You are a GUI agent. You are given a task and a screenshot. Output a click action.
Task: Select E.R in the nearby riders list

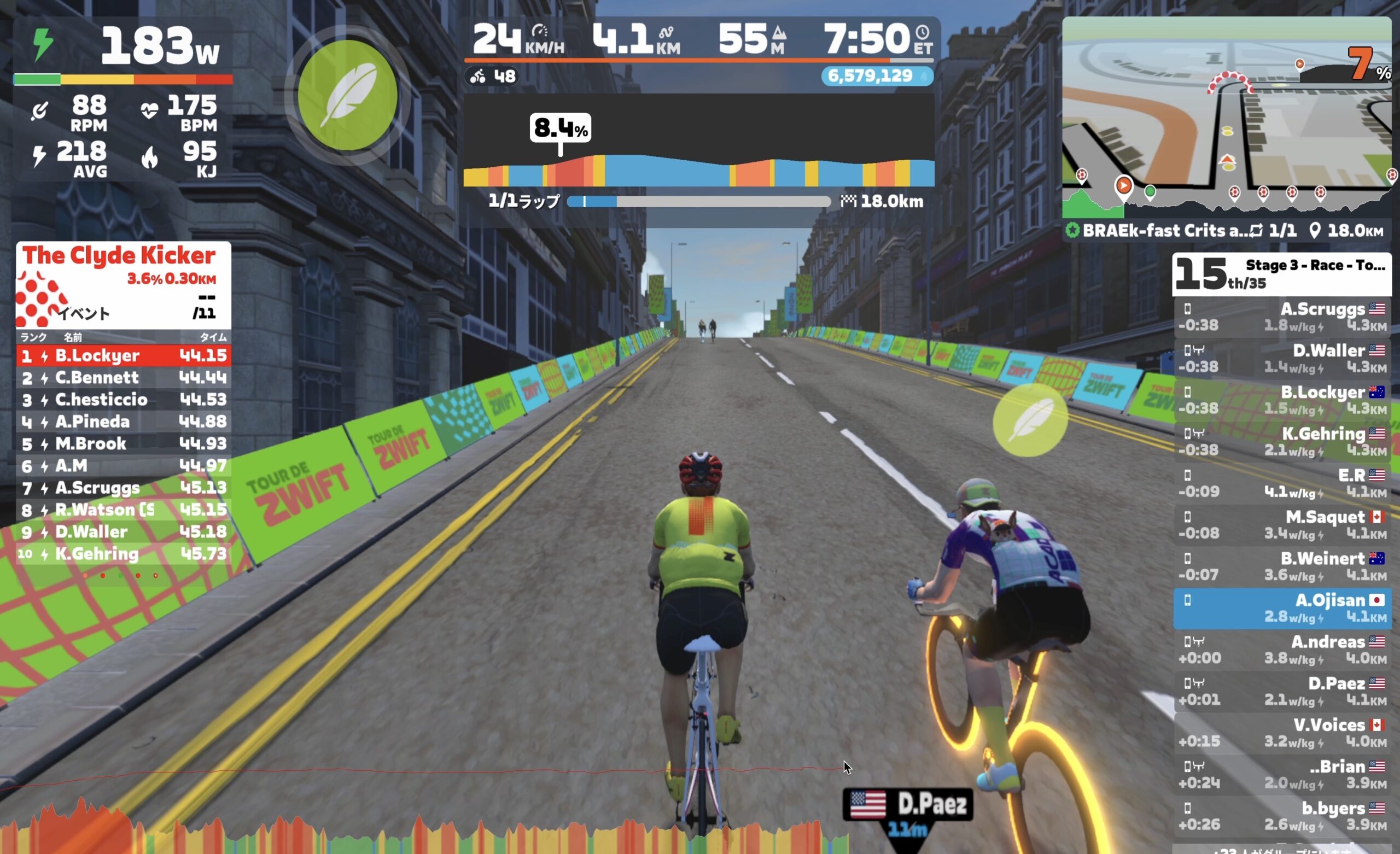(x=1282, y=483)
